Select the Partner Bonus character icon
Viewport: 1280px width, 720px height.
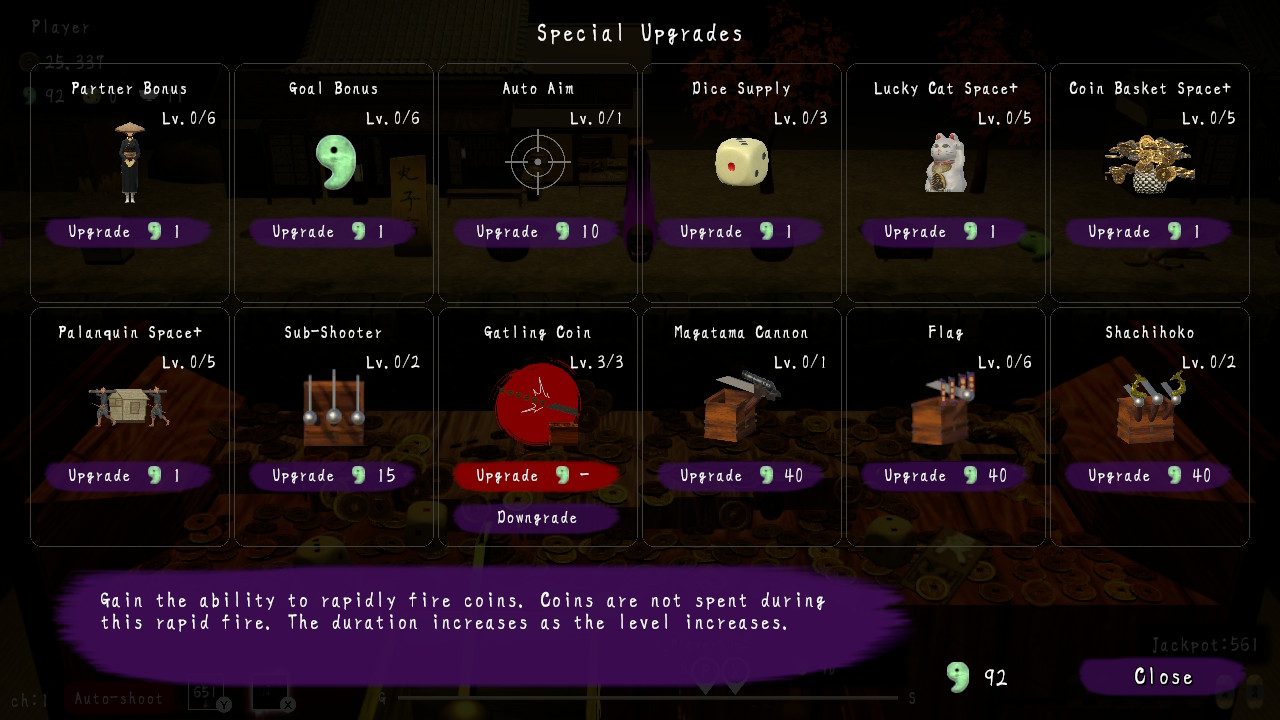pos(128,165)
